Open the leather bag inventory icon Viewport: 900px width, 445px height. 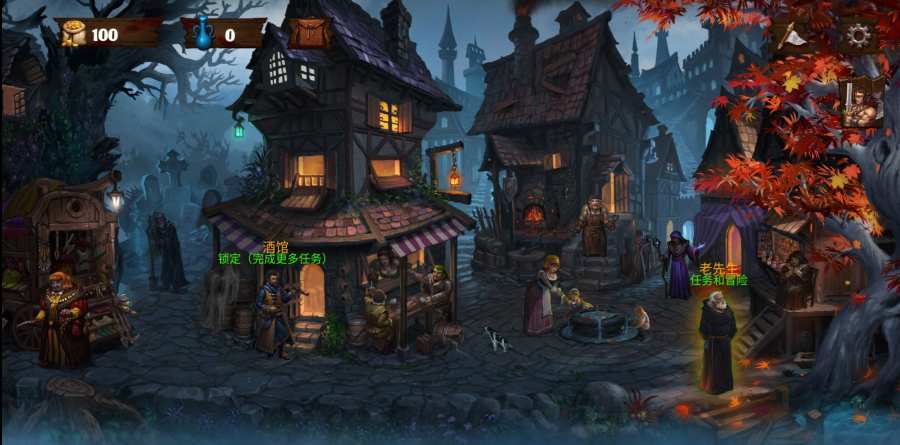point(309,33)
